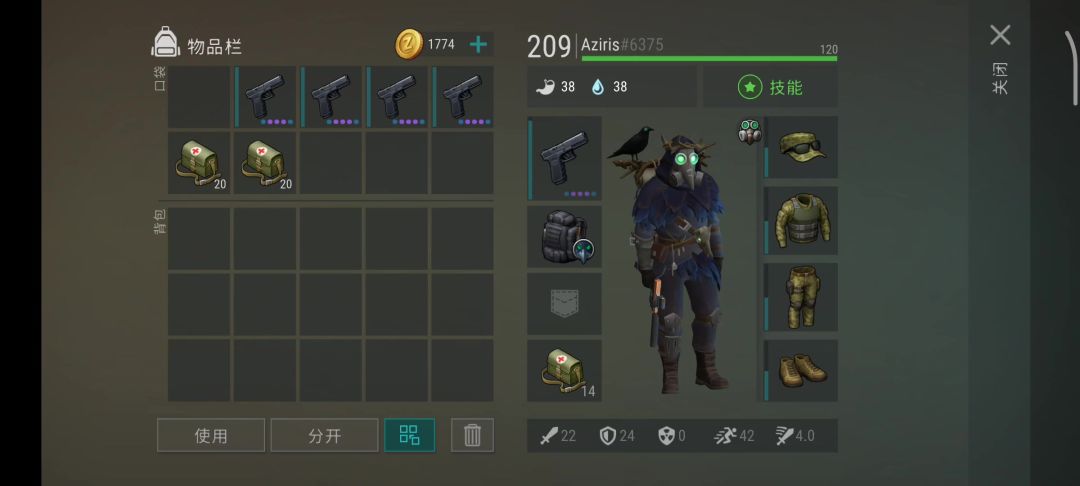
Task: Add more coins with the plus button
Action: 478,44
